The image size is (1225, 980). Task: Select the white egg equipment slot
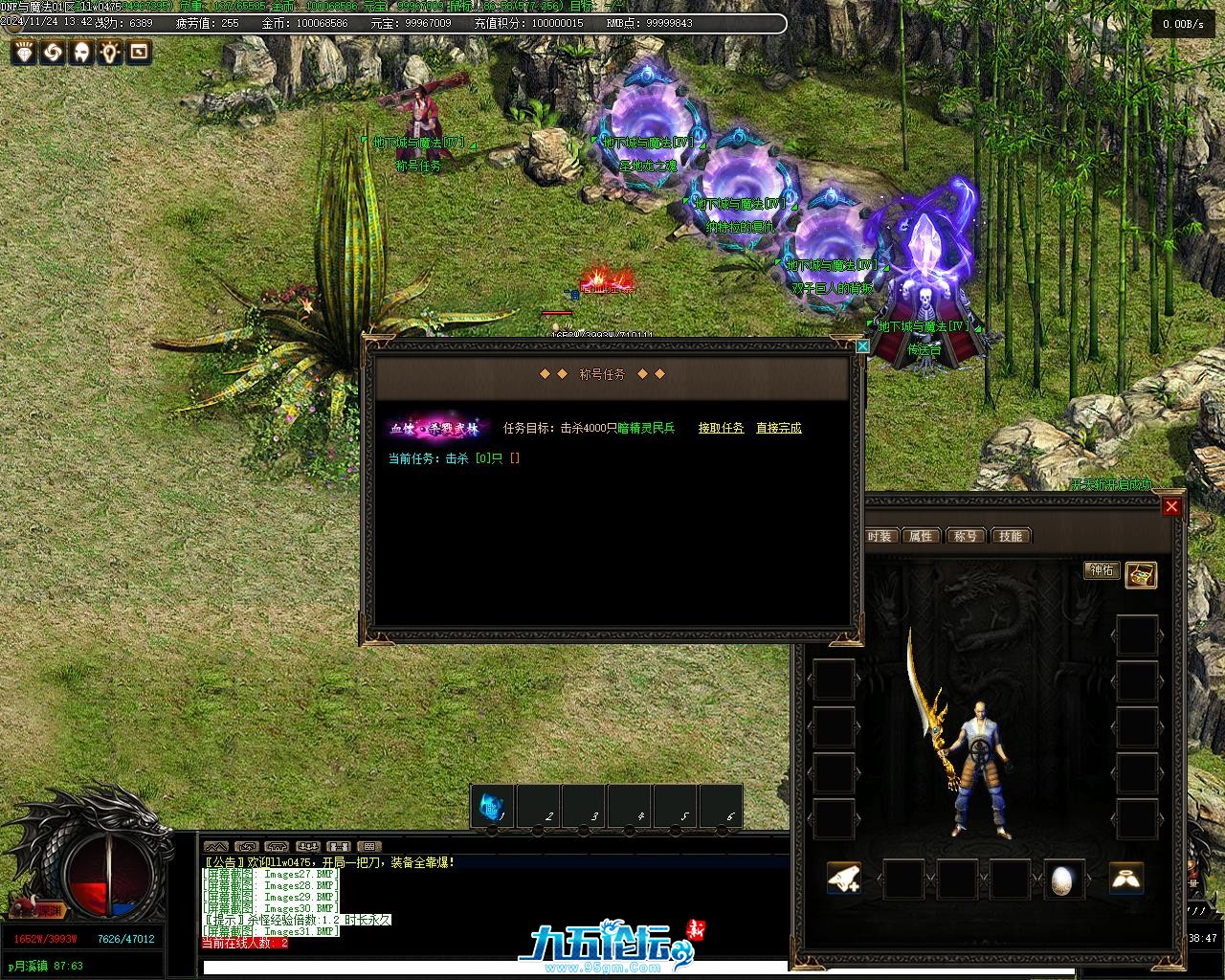1063,880
